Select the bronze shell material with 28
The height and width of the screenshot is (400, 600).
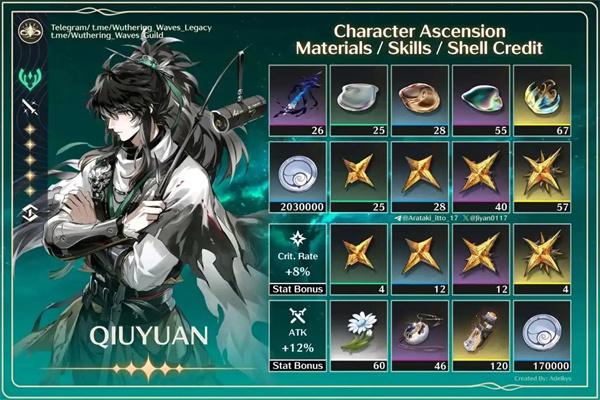click(421, 99)
